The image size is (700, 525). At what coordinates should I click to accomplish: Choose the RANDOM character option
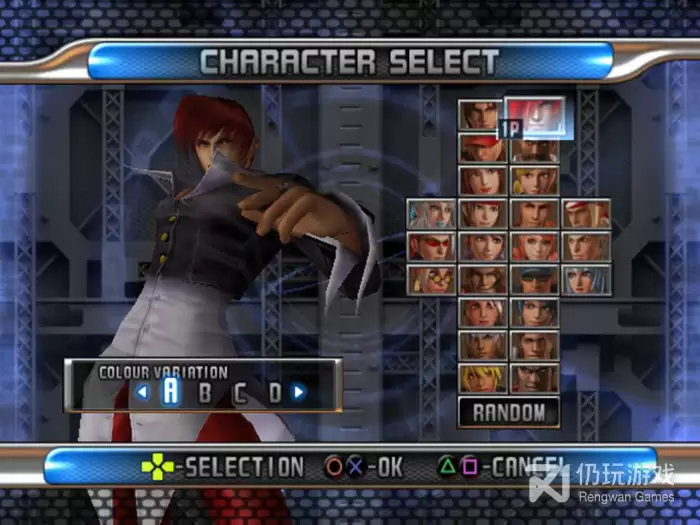[509, 411]
